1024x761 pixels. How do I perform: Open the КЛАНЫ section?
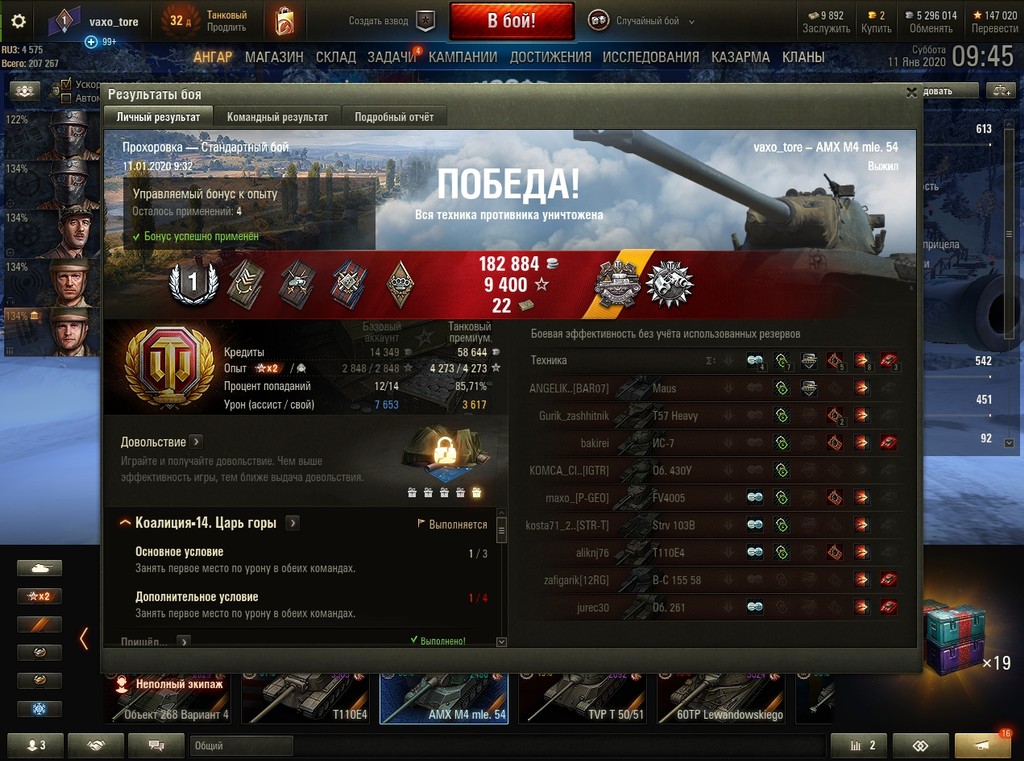click(803, 57)
